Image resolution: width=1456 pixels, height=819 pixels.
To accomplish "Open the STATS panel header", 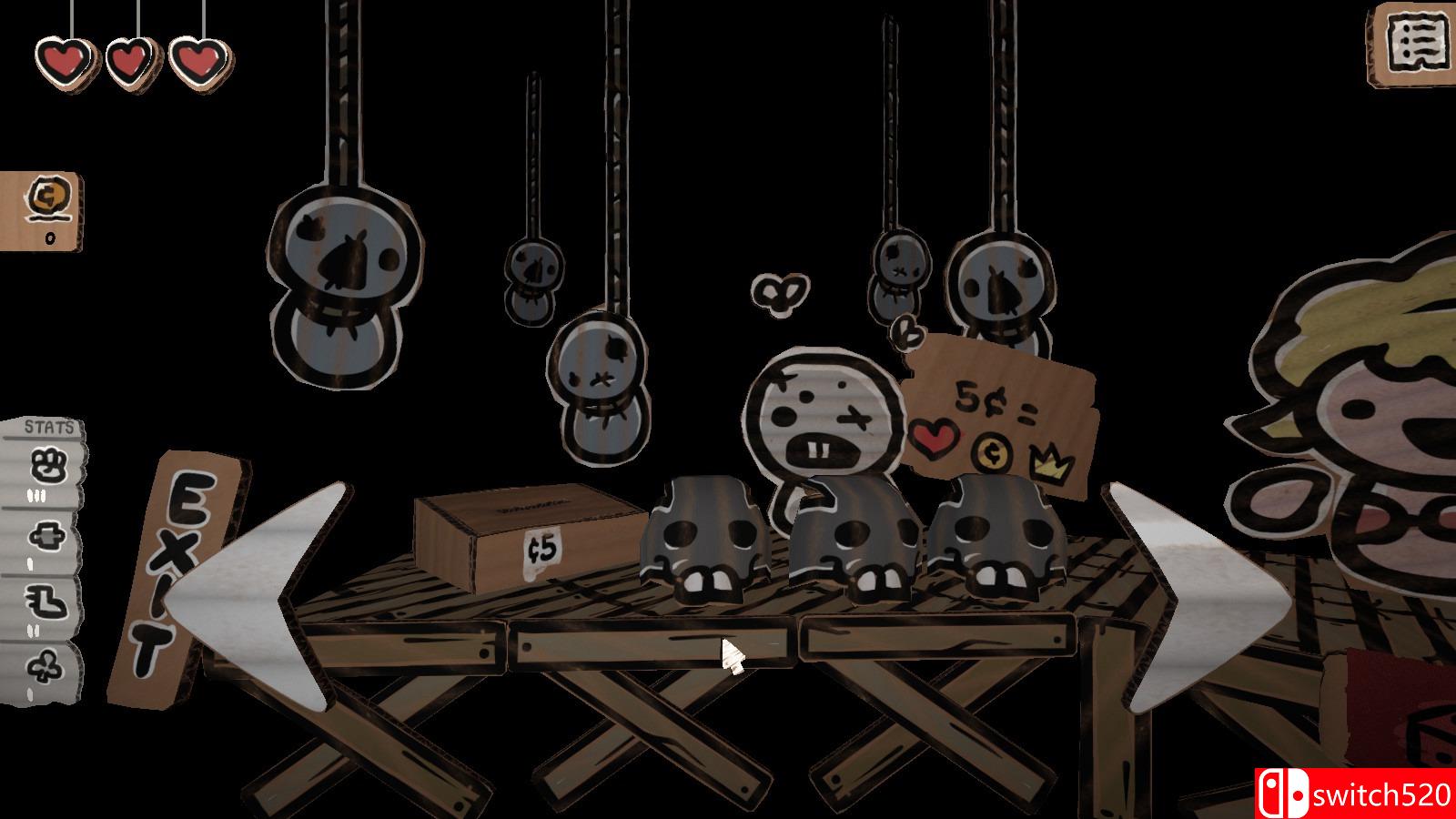I will (x=50, y=426).
